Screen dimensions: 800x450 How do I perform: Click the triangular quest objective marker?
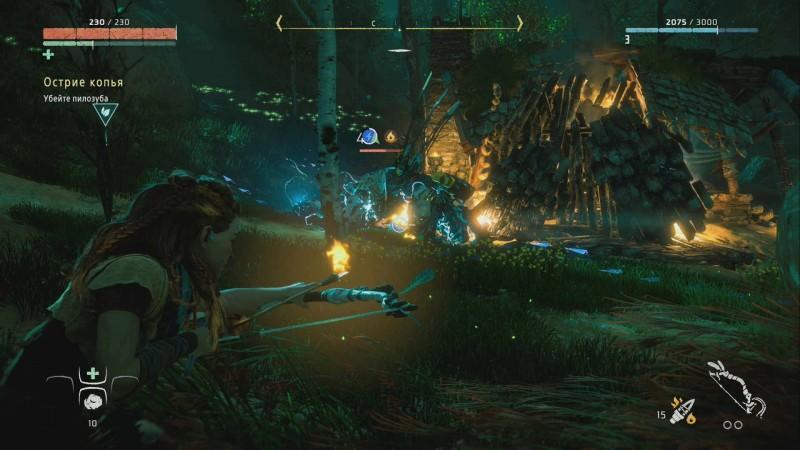tap(105, 113)
